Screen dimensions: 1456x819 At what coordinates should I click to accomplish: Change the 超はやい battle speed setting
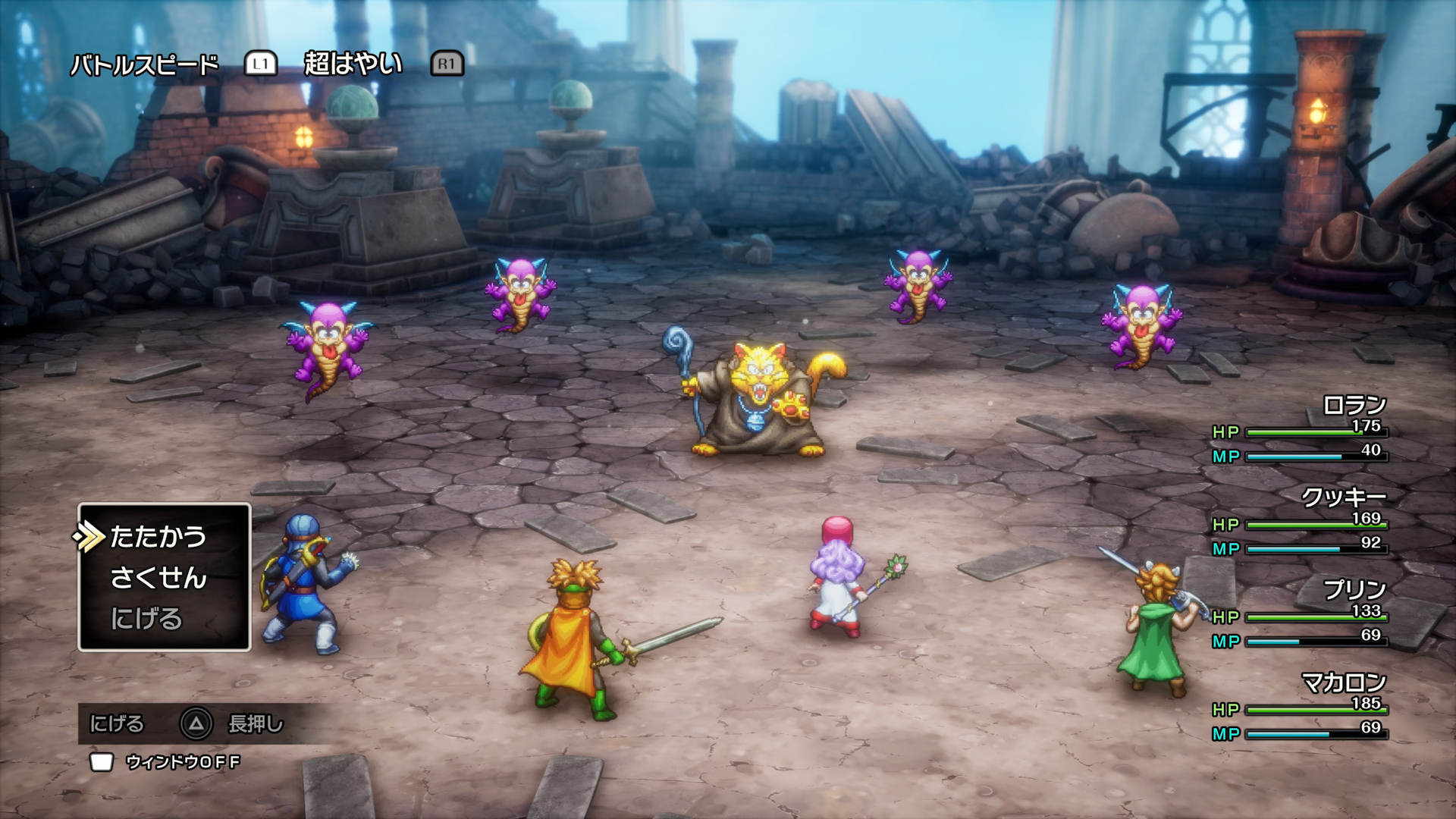(x=353, y=64)
